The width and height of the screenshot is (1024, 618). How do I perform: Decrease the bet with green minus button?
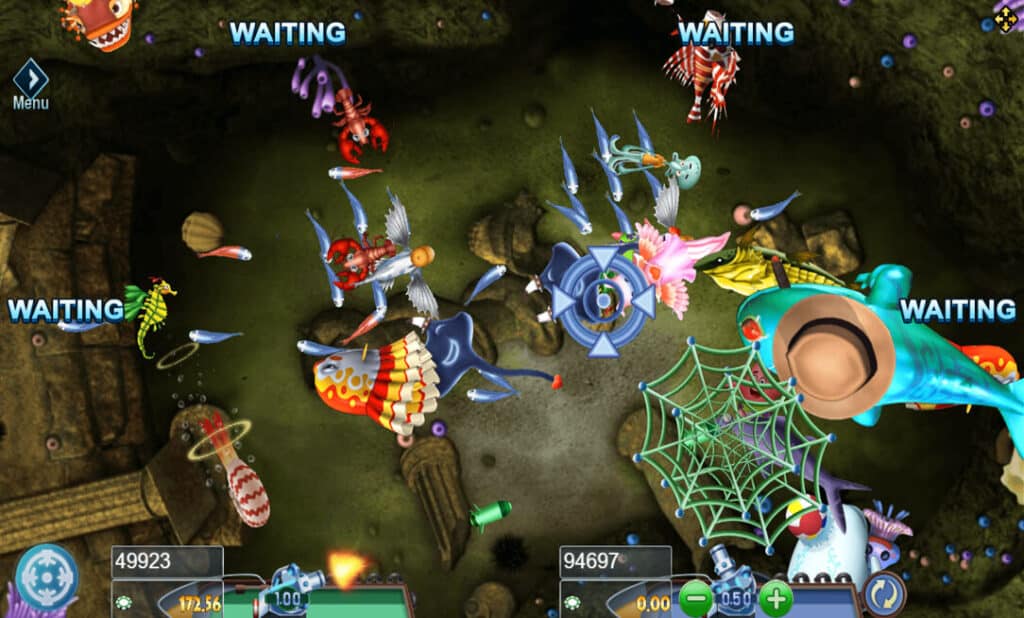695,598
